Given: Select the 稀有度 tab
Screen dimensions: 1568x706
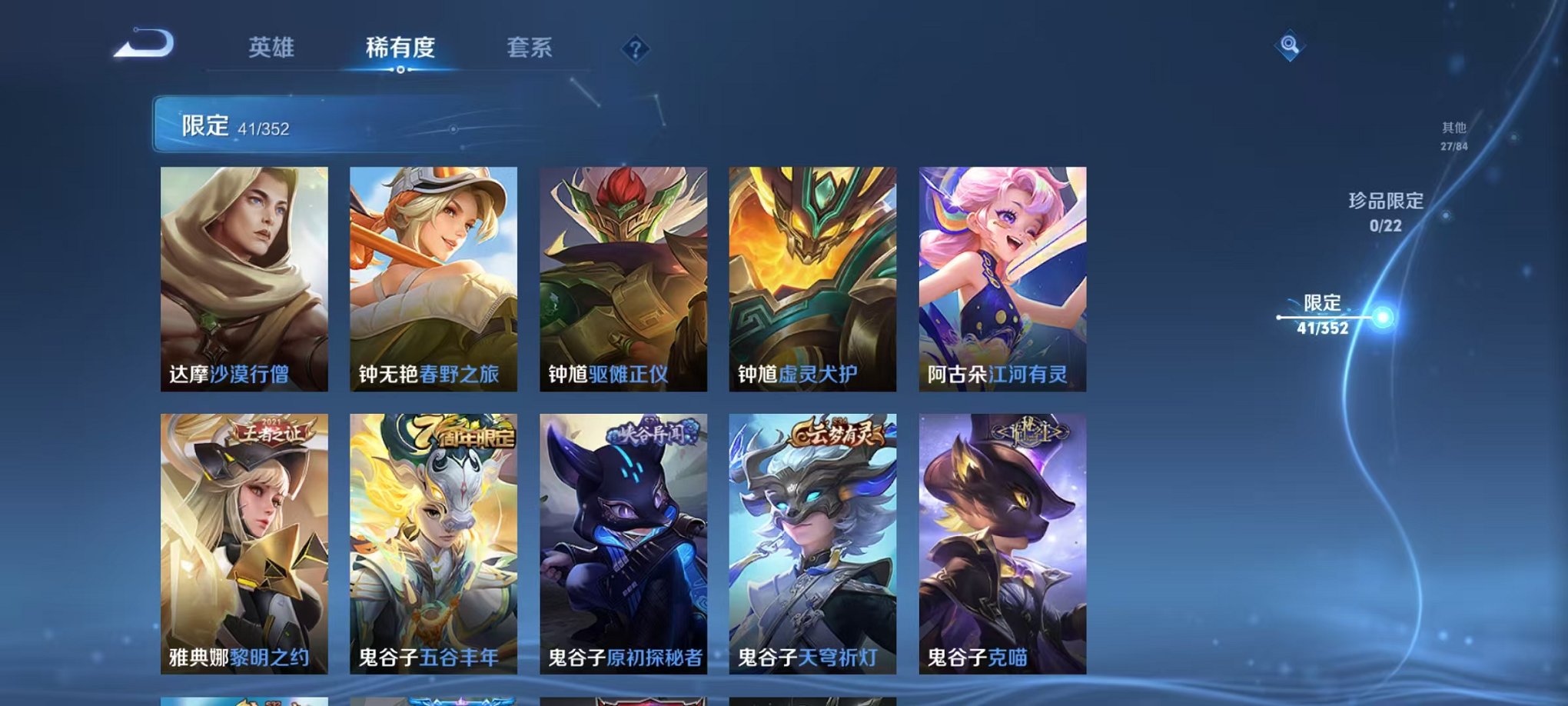Looking at the screenshot, I should tap(399, 48).
